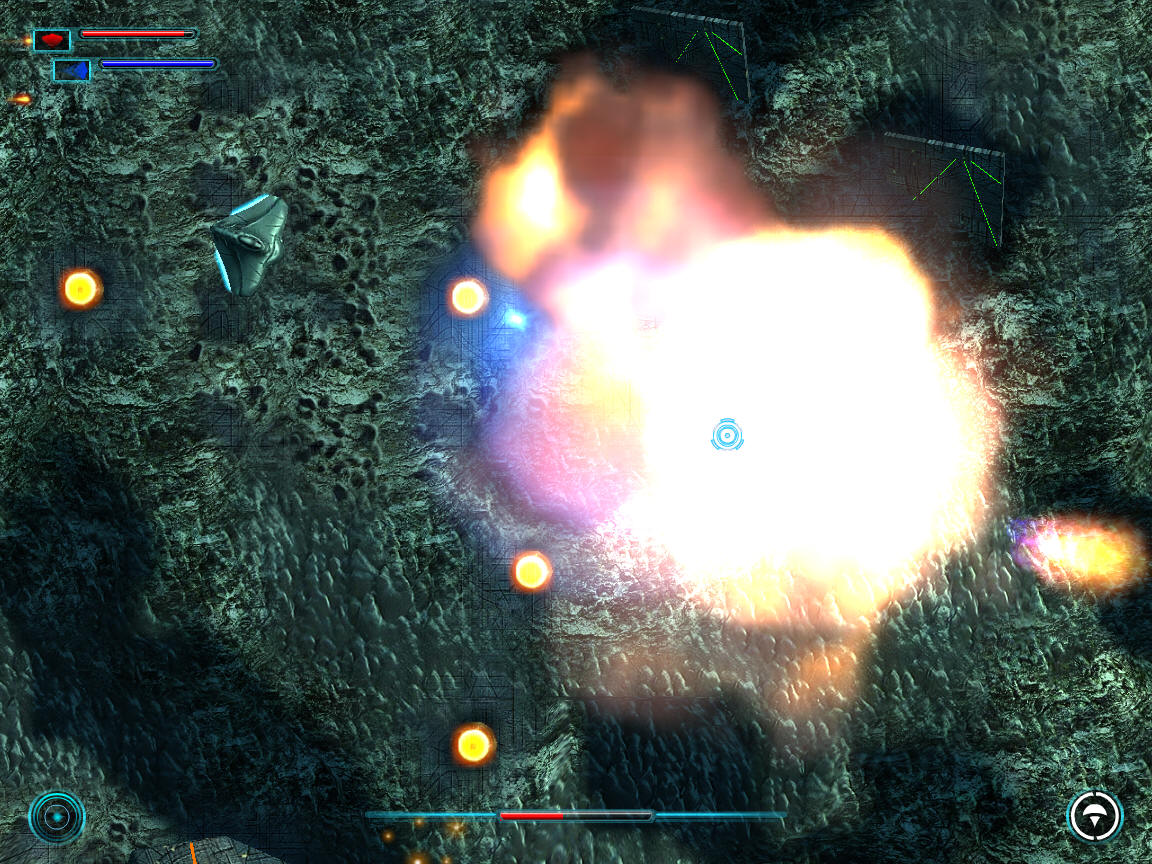Activate the white dome emblem button
The width and height of the screenshot is (1152, 864).
coord(1094,816)
